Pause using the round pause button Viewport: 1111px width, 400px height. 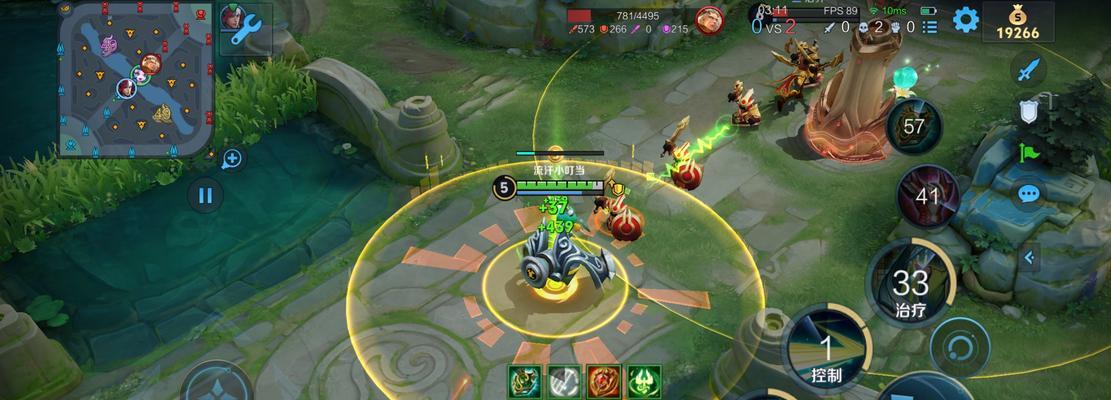(205, 194)
